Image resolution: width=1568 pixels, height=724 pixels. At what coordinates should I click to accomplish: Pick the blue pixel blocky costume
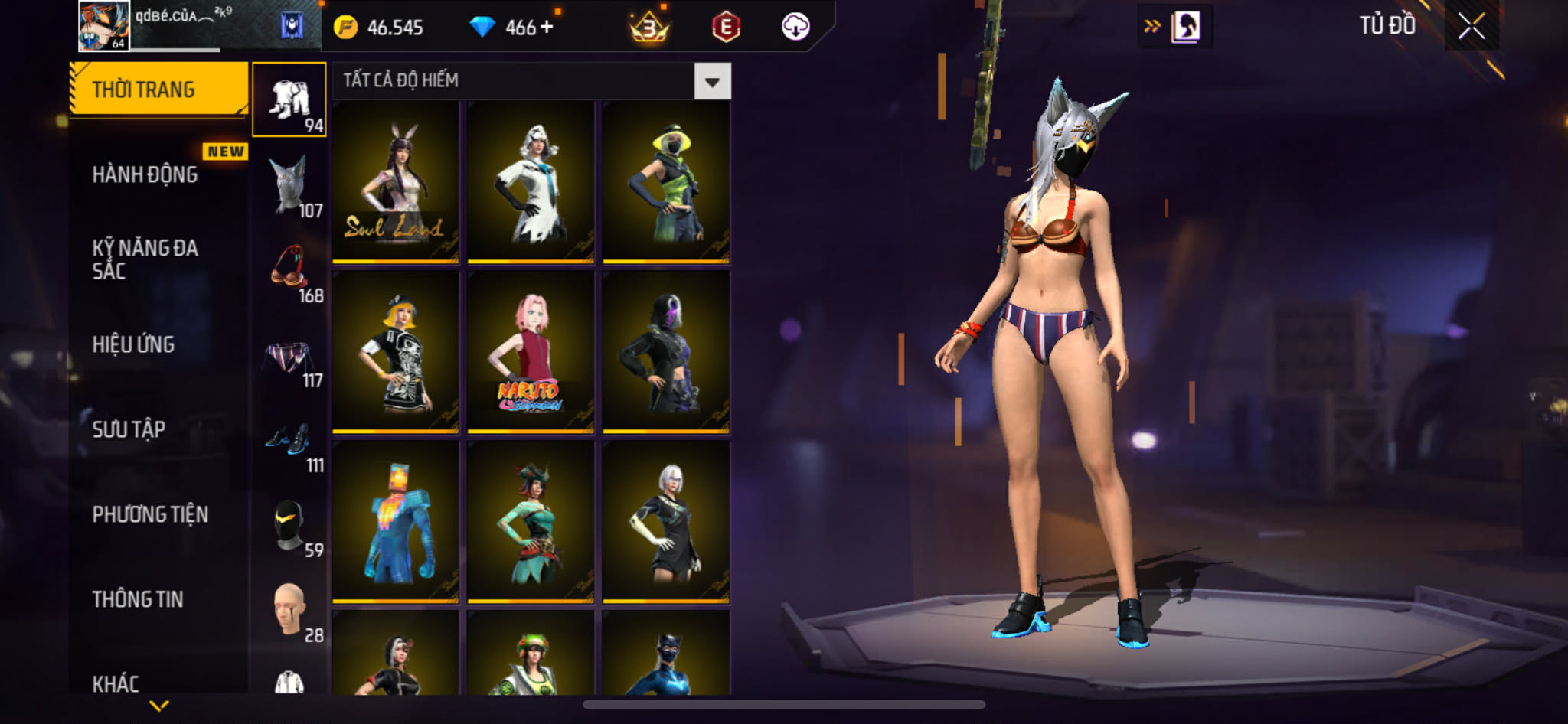pyautogui.click(x=395, y=522)
